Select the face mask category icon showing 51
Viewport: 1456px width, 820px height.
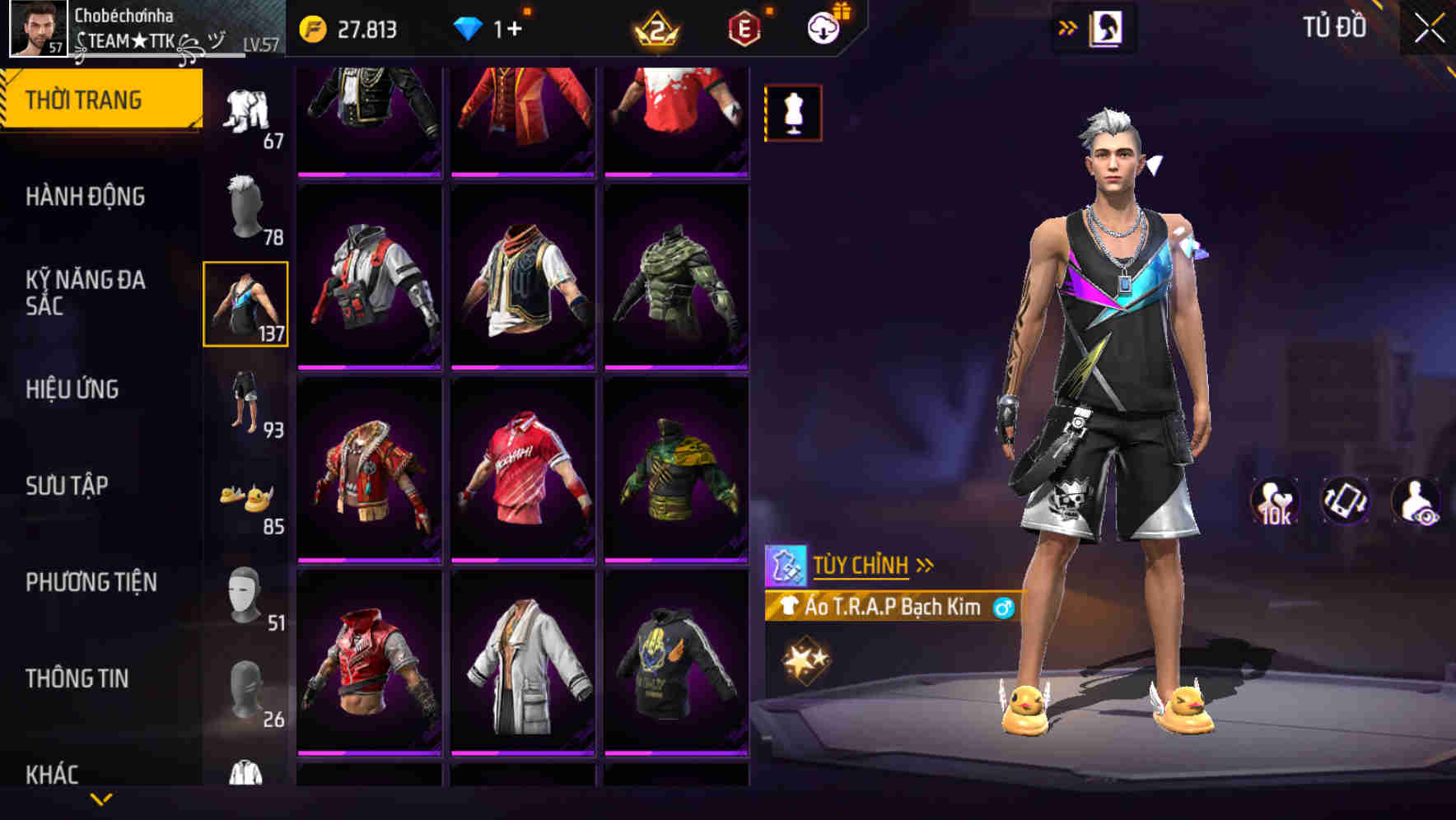click(x=244, y=593)
